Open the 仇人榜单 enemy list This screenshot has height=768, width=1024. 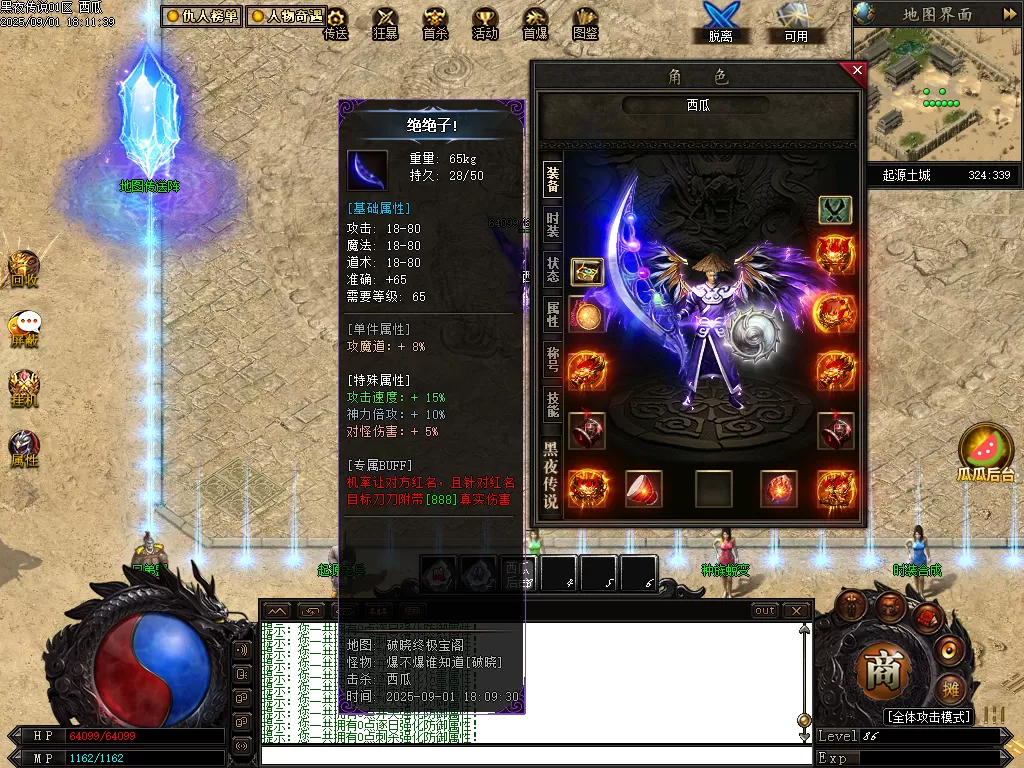click(x=201, y=16)
